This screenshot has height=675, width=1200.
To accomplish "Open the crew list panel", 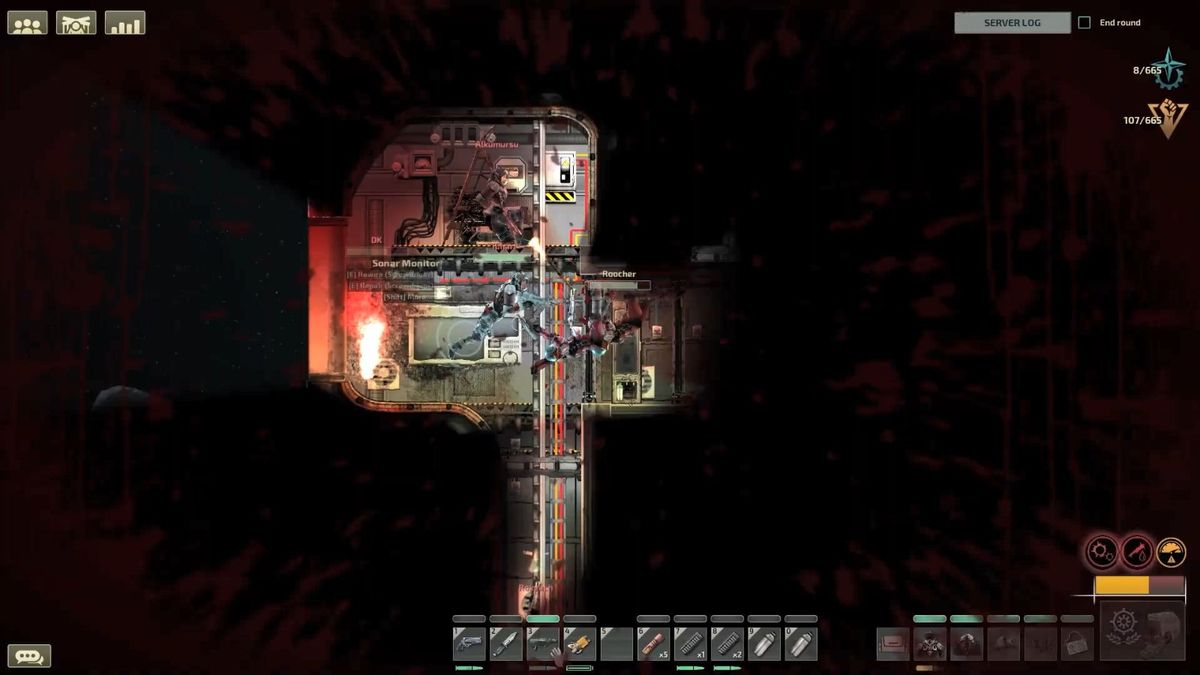I will coord(27,22).
